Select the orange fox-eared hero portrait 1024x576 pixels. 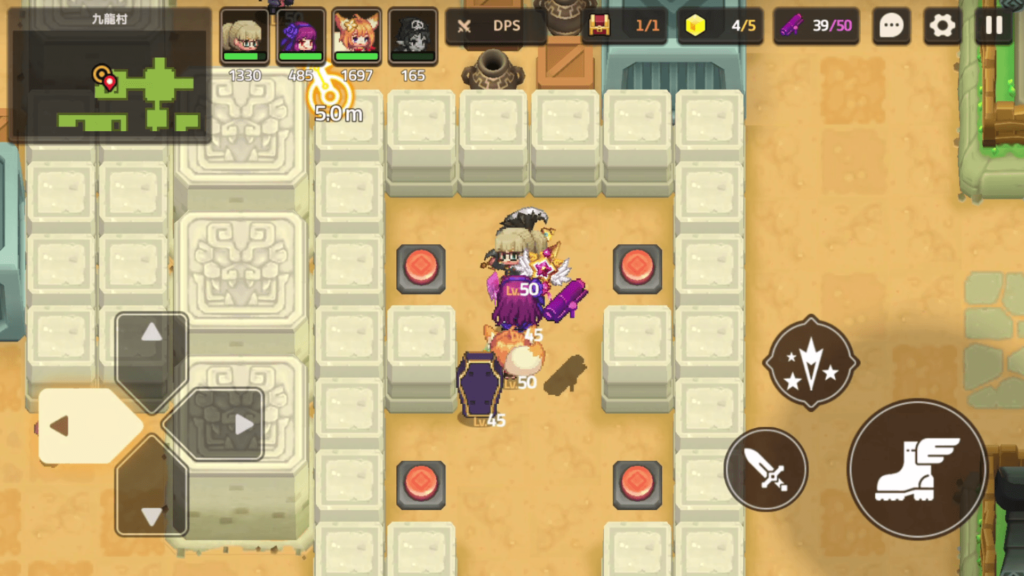[356, 38]
